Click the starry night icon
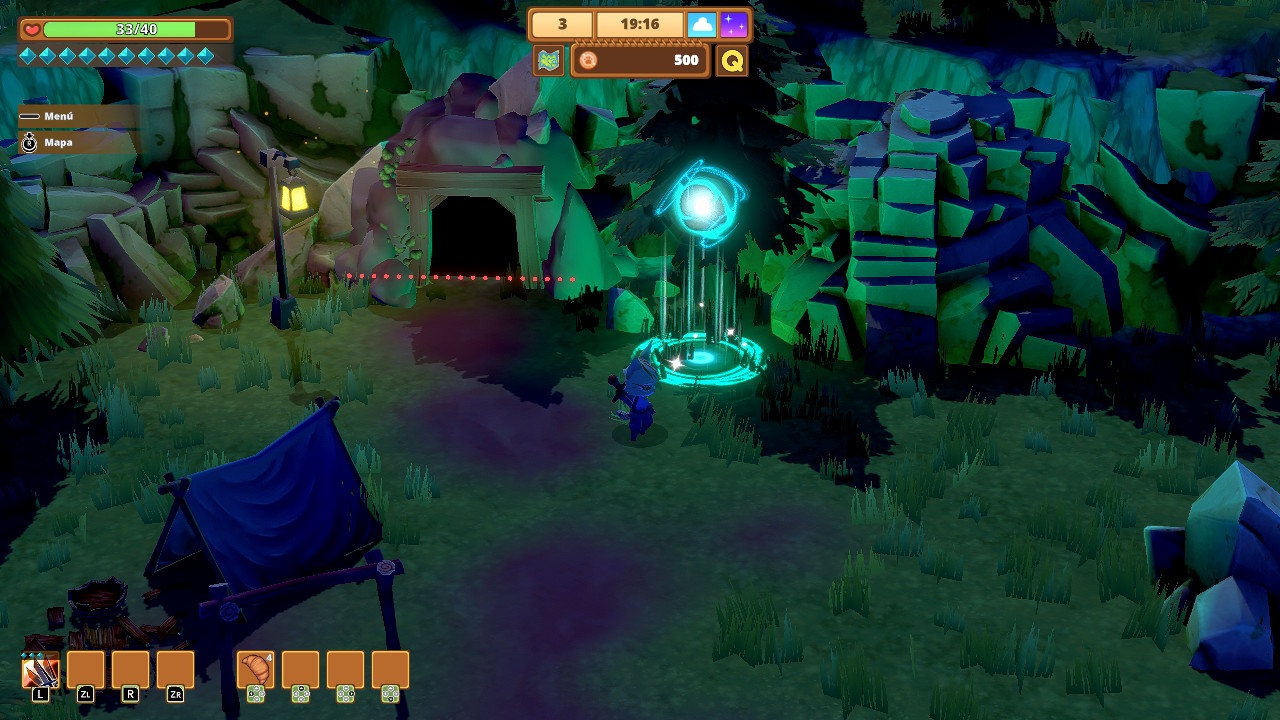This screenshot has width=1280, height=720. [734, 24]
